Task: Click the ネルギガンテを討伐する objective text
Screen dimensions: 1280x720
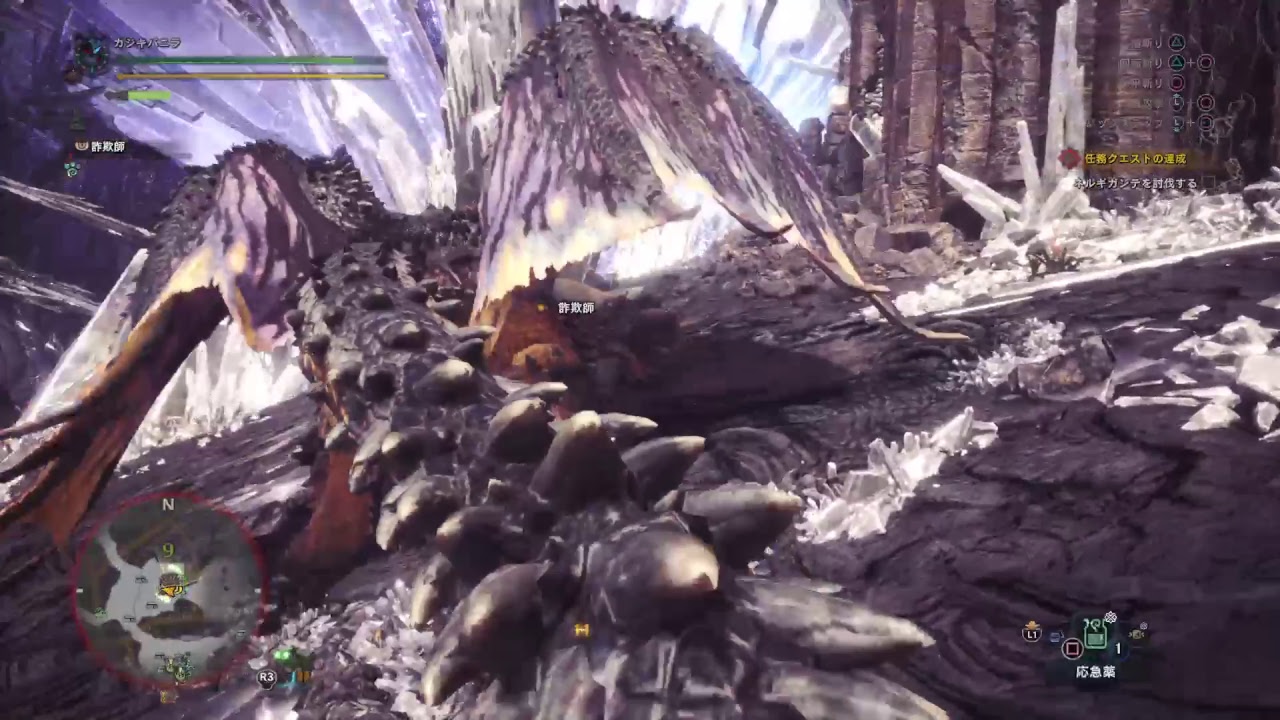Action: 1137,183
